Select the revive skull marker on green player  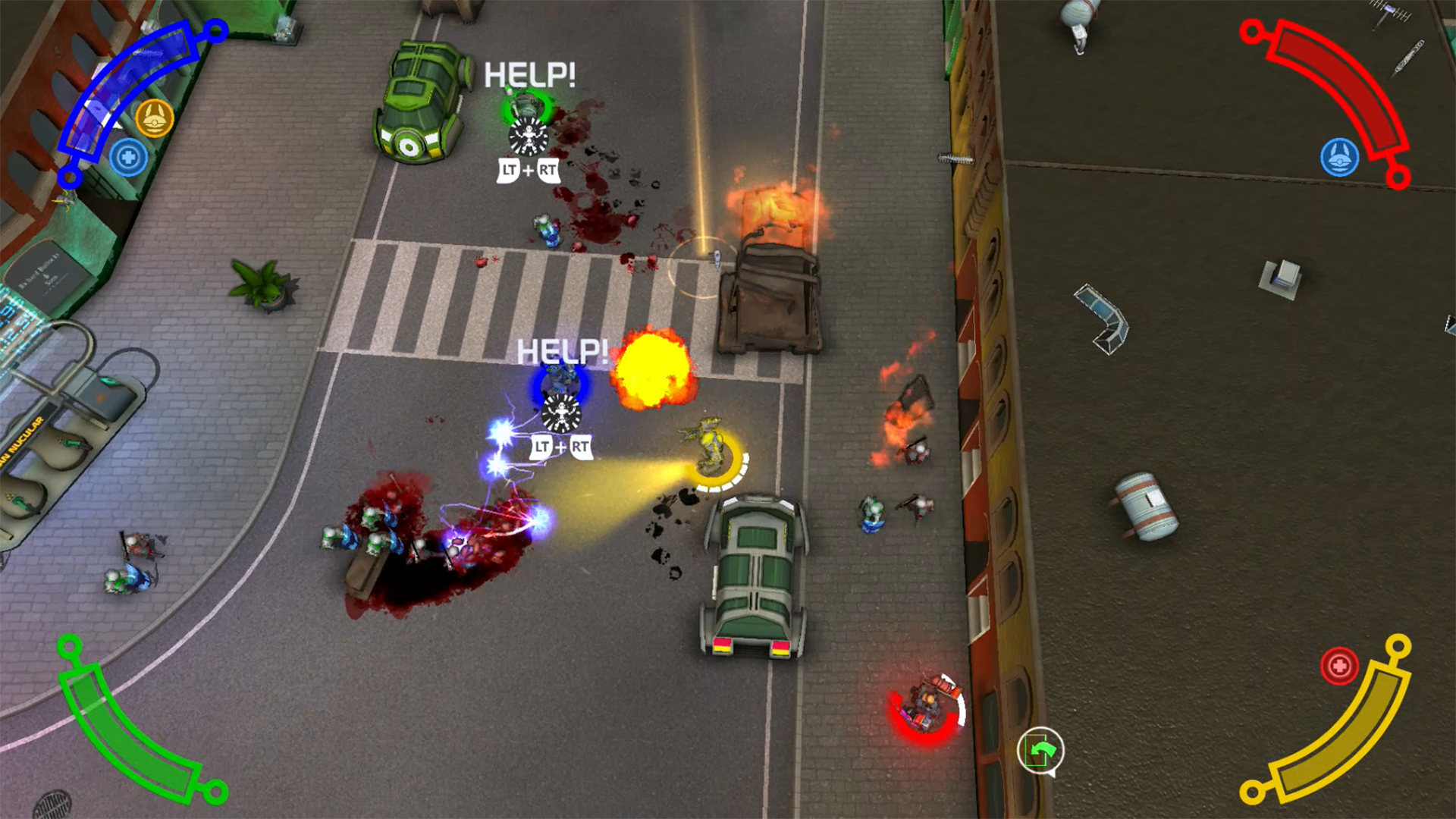coord(528,137)
